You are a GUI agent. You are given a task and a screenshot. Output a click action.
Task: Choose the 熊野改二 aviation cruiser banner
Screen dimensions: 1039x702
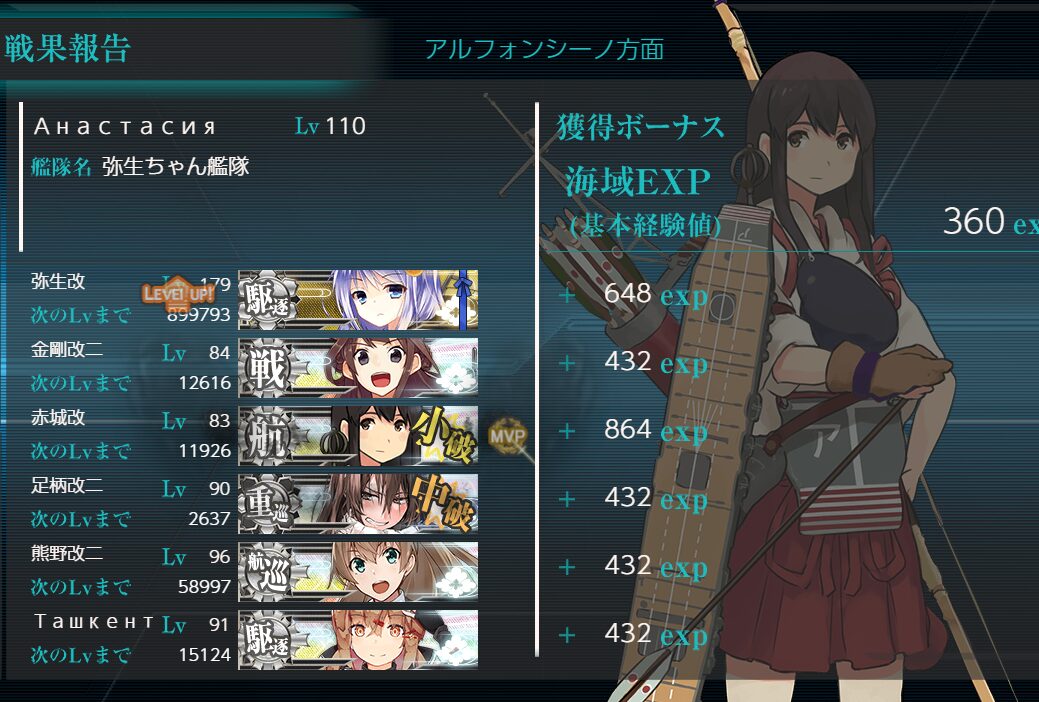point(358,571)
